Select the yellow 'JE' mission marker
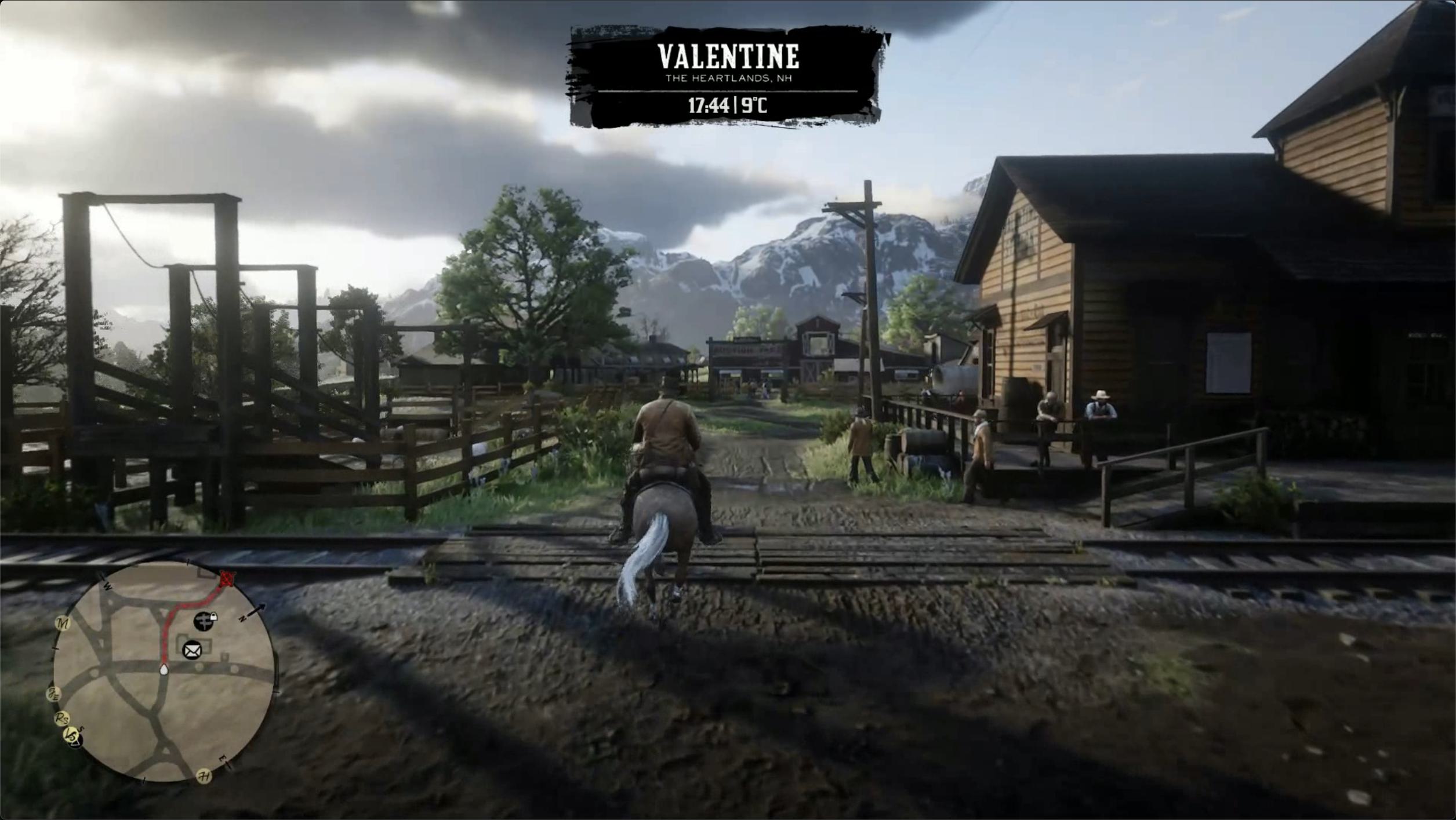The width and height of the screenshot is (1456, 820). [54, 693]
